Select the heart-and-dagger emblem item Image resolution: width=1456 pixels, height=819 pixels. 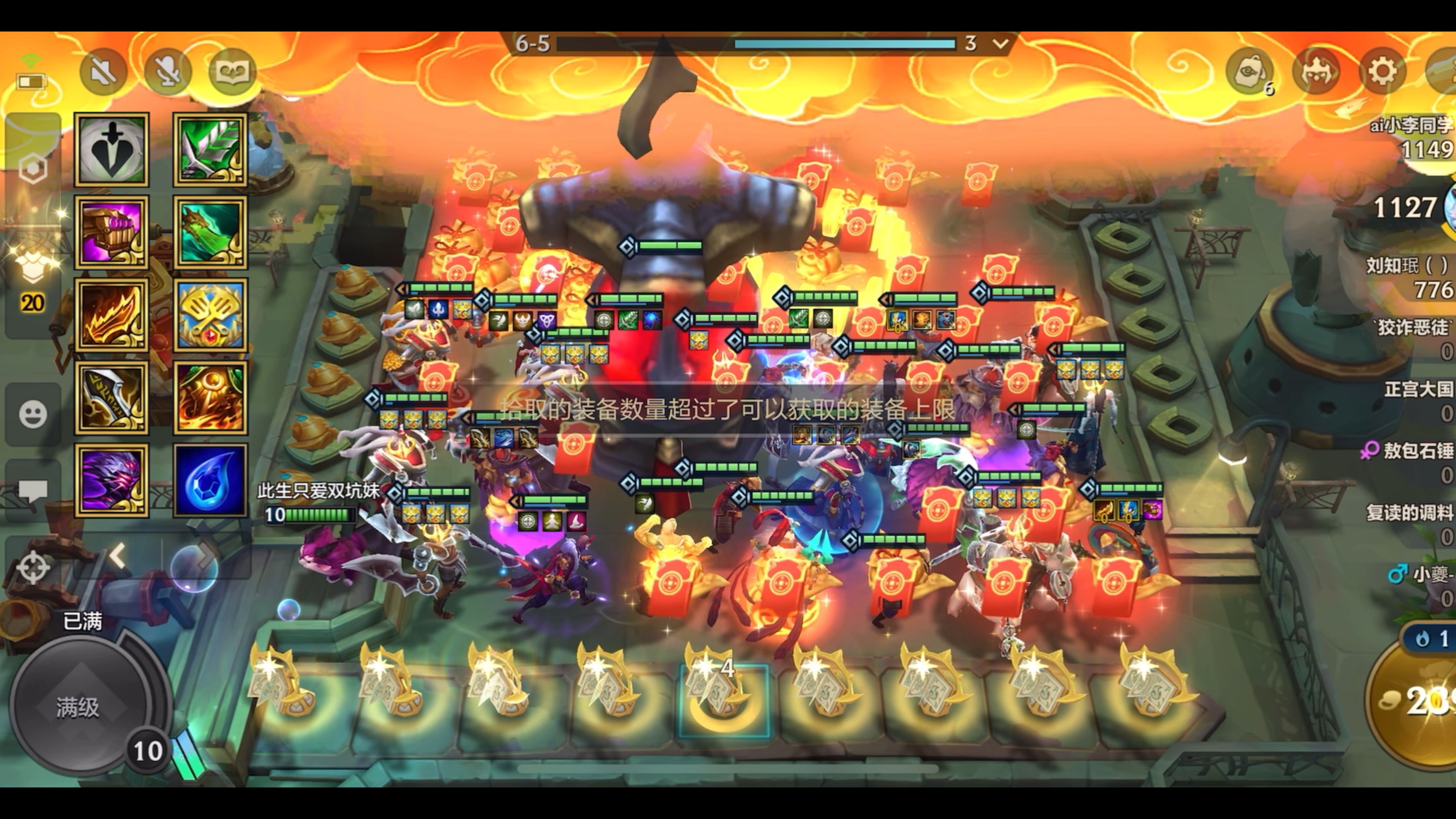111,150
